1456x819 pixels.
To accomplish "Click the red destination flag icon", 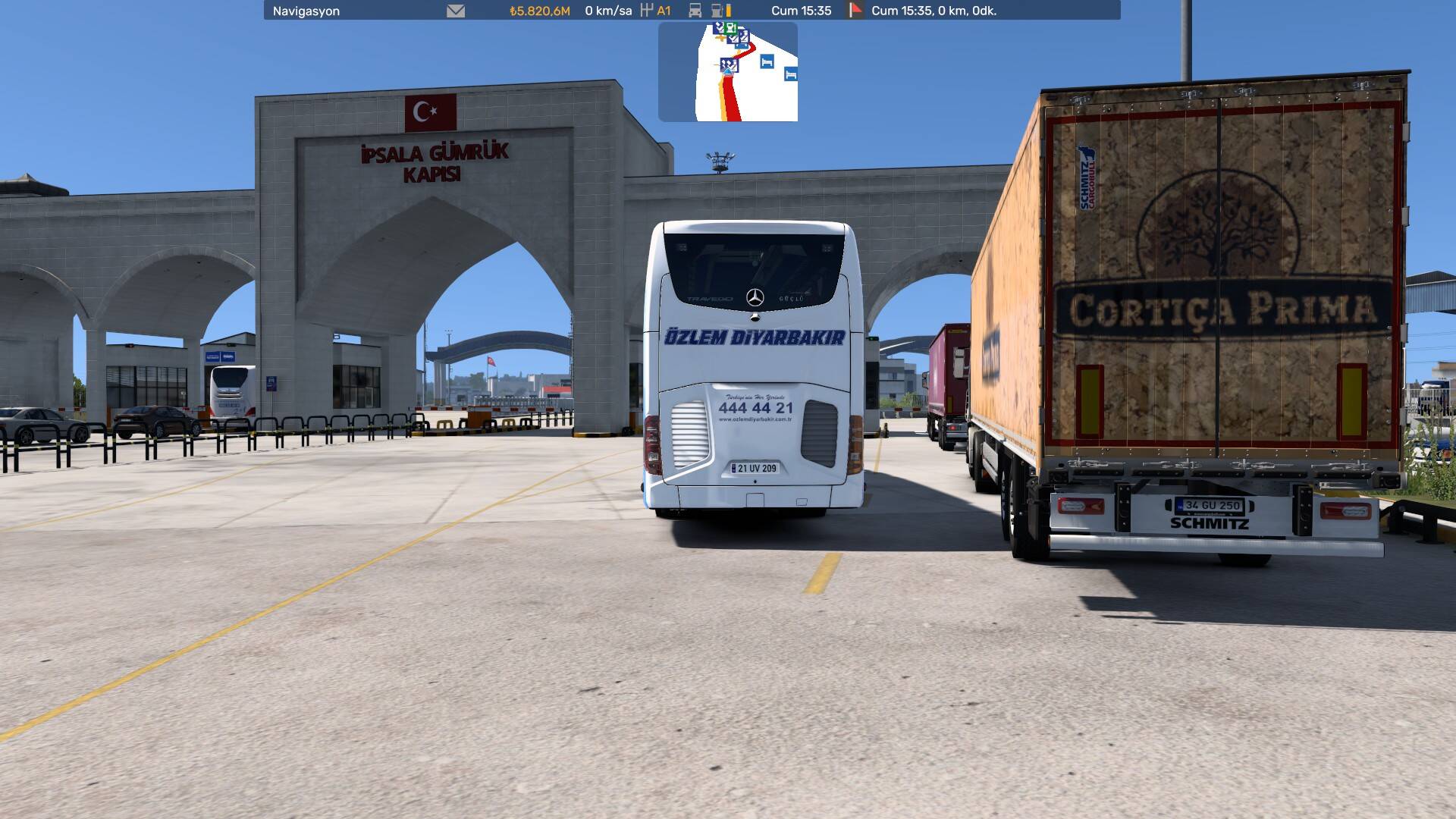I will pyautogui.click(x=855, y=11).
